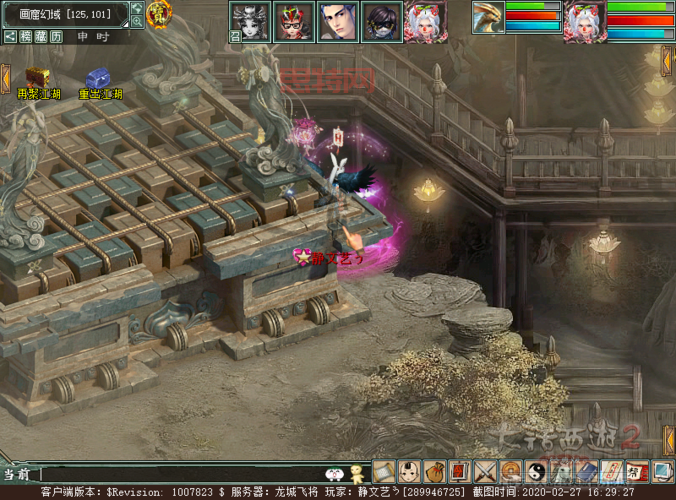Screen dimensions: 676x500
Task: Open the dragon pet portrait
Action: pyautogui.click(x=488, y=21)
